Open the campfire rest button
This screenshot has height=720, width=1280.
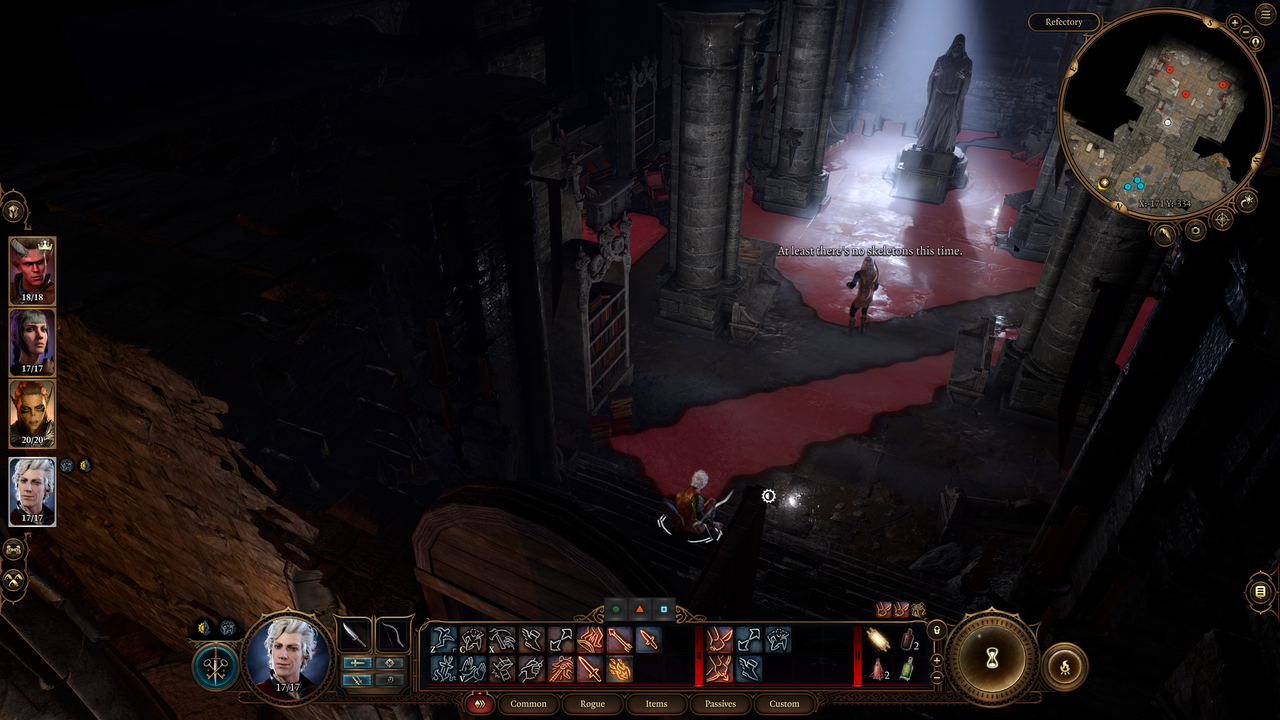(1064, 666)
